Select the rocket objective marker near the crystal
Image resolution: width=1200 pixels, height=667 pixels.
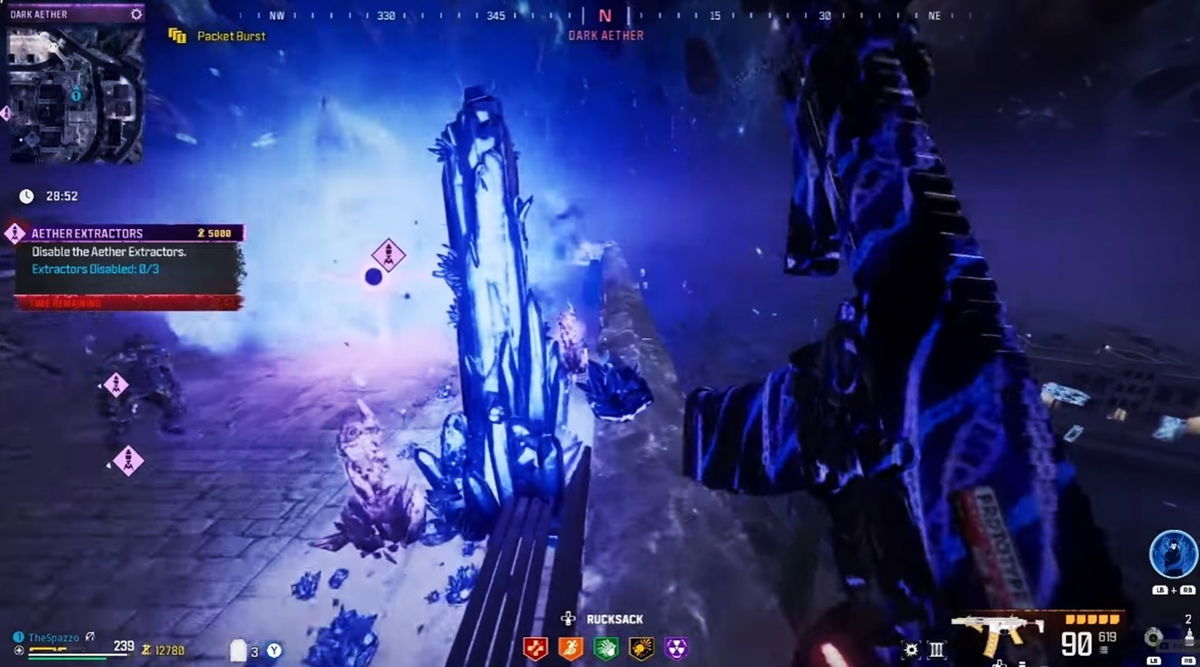point(388,255)
